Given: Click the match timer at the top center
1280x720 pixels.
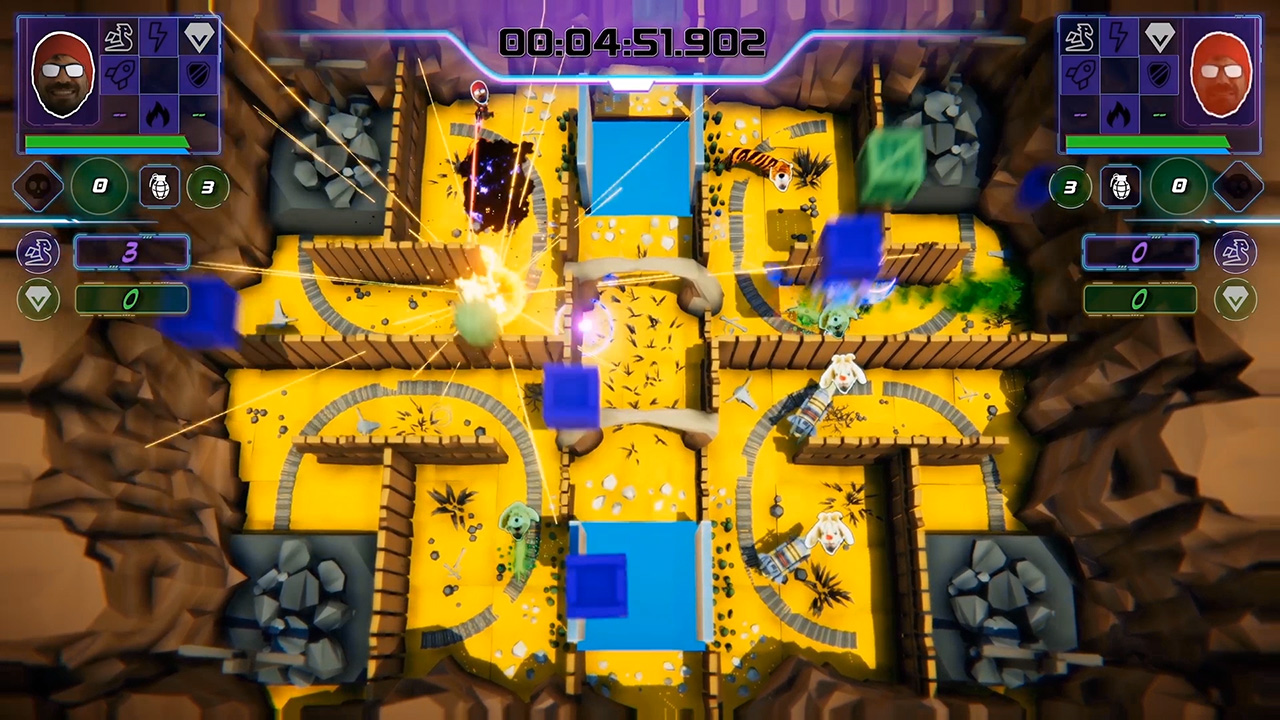Looking at the screenshot, I should point(632,42).
